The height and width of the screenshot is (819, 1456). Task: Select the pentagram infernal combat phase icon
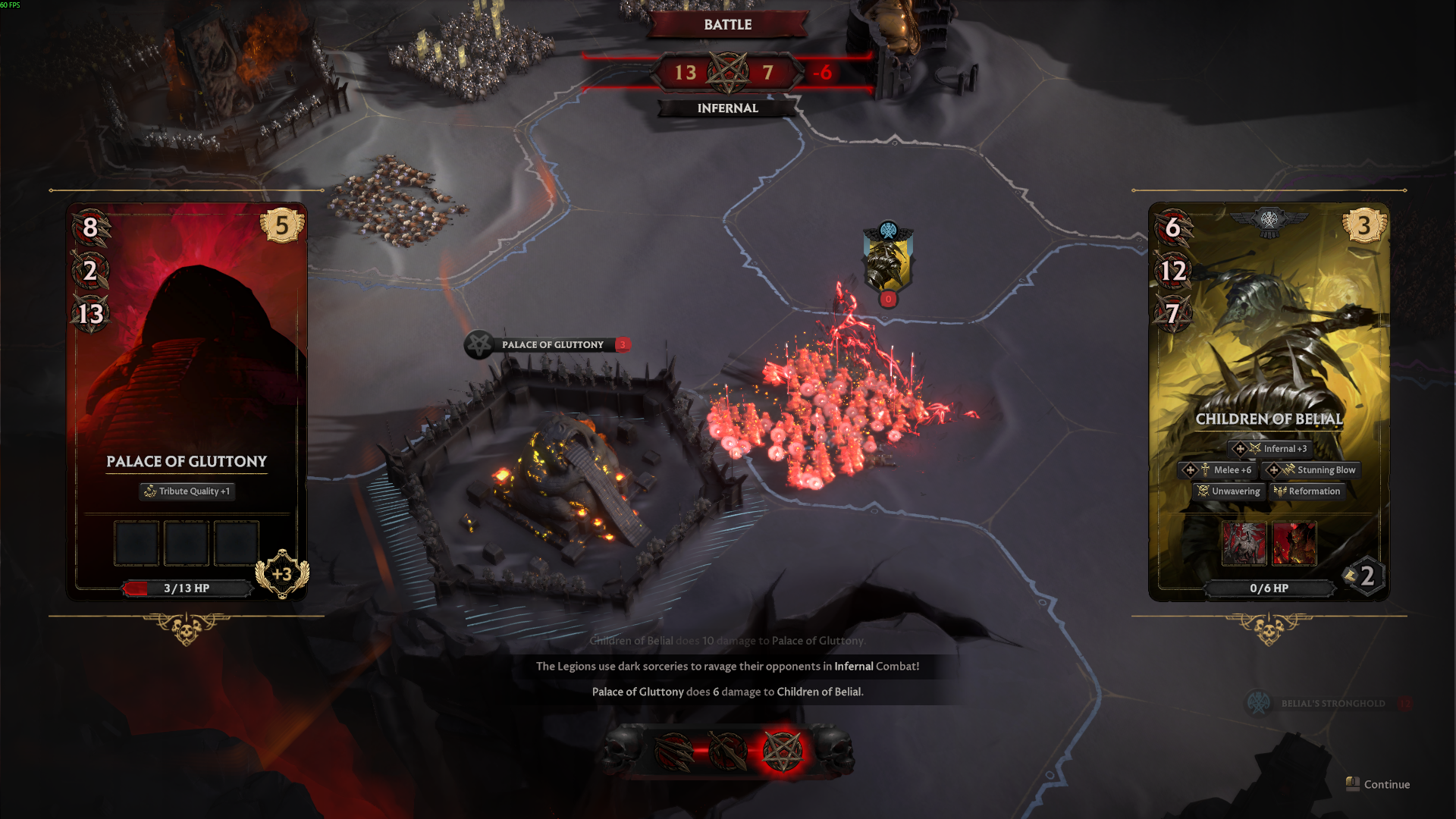(x=782, y=751)
